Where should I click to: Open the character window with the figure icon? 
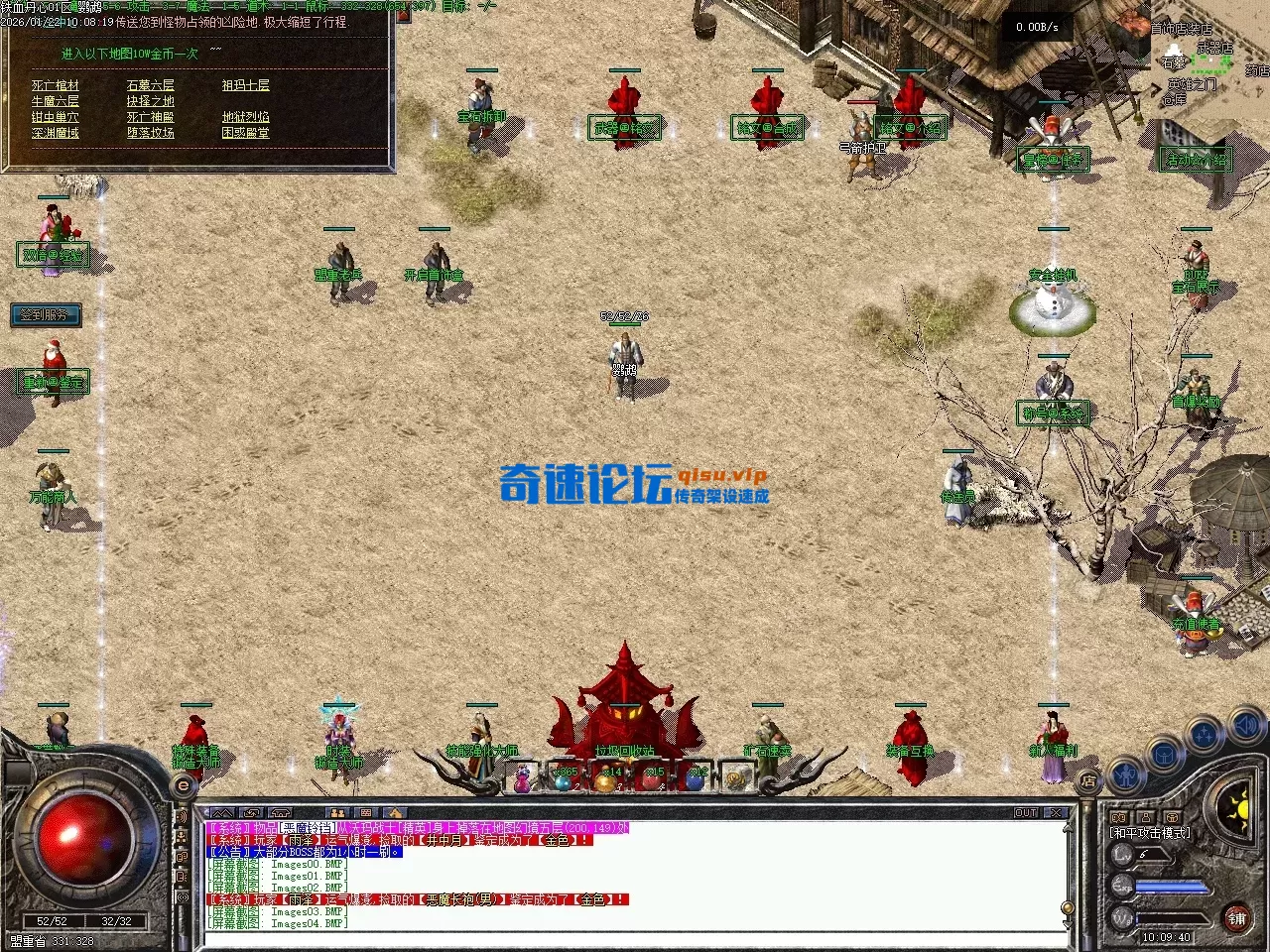(x=1126, y=774)
